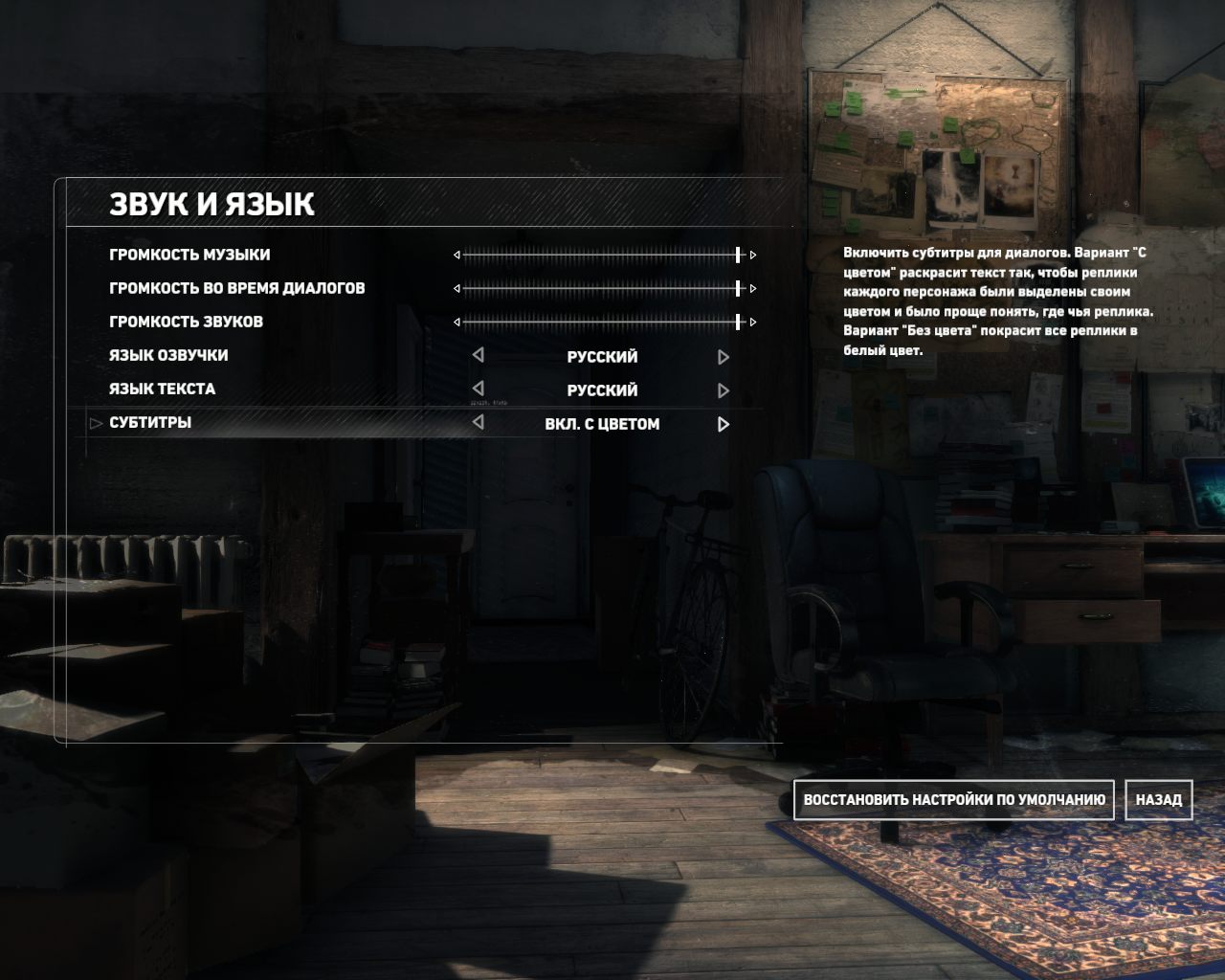Decrease dialogue volume with the left arrow
1225x980 pixels.
[x=457, y=288]
